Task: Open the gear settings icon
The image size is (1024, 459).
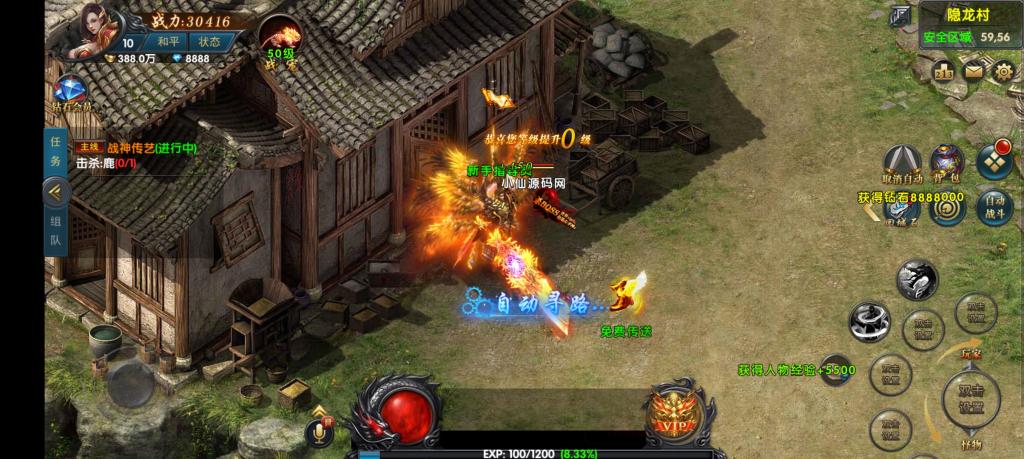Action: [1003, 71]
